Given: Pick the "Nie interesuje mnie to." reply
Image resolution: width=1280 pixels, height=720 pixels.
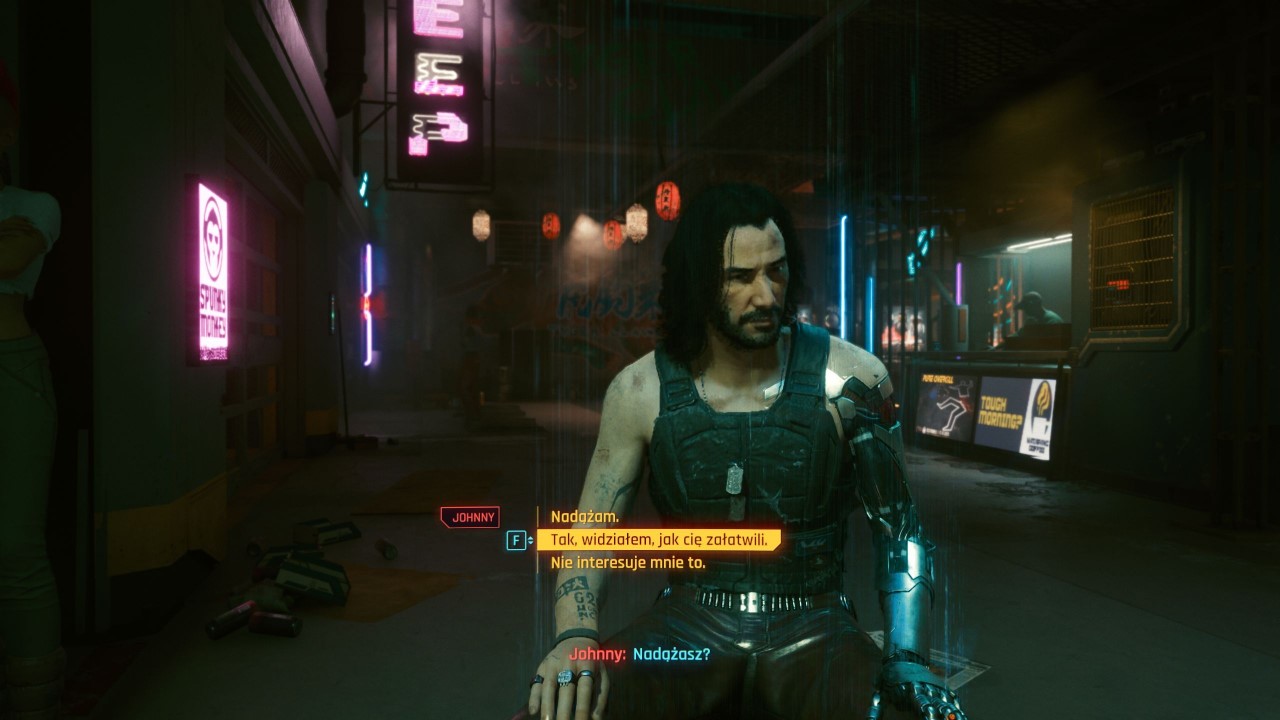Looking at the screenshot, I should coord(630,561).
